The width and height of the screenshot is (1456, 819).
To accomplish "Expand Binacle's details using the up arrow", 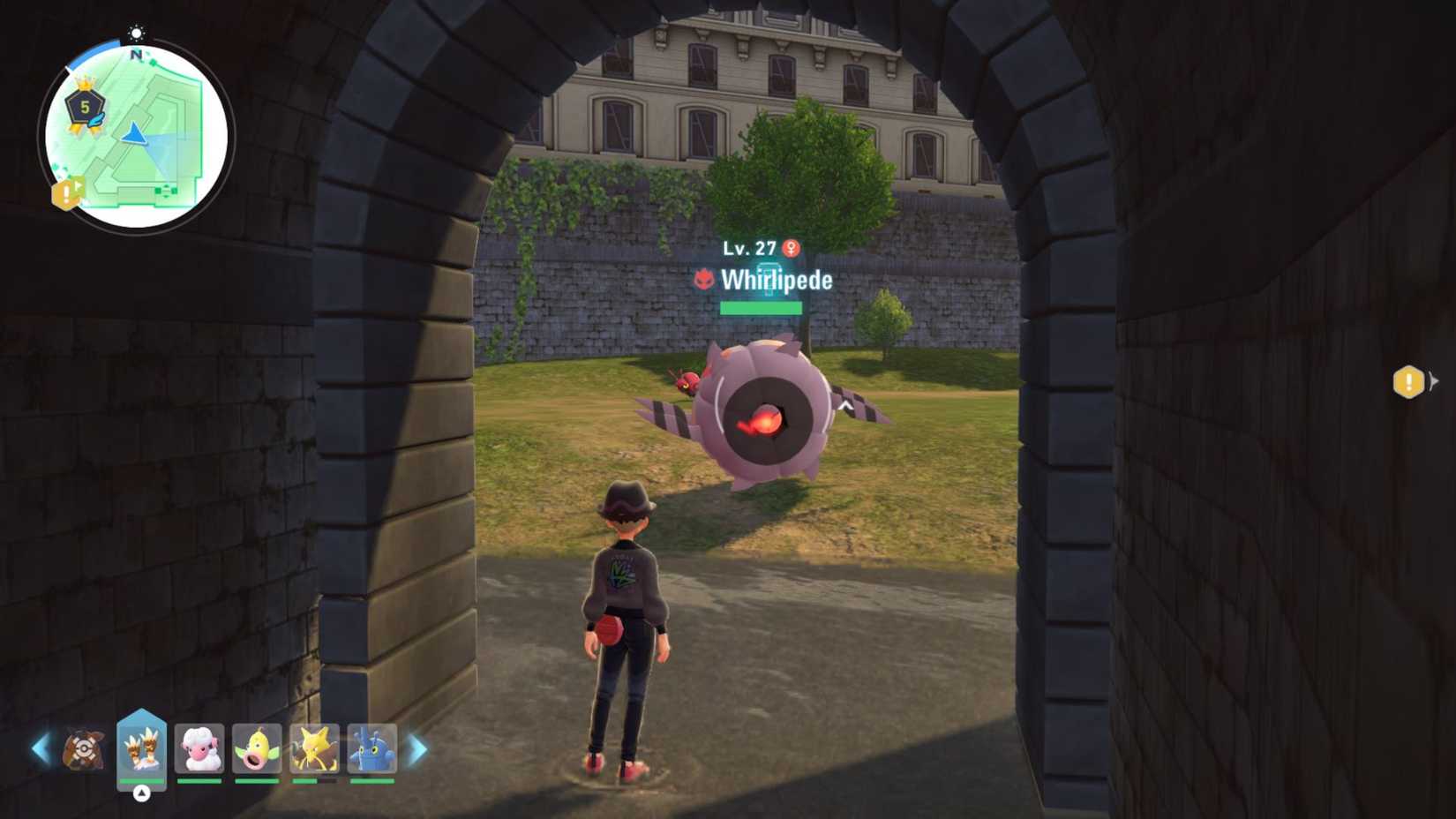I will 139,794.
